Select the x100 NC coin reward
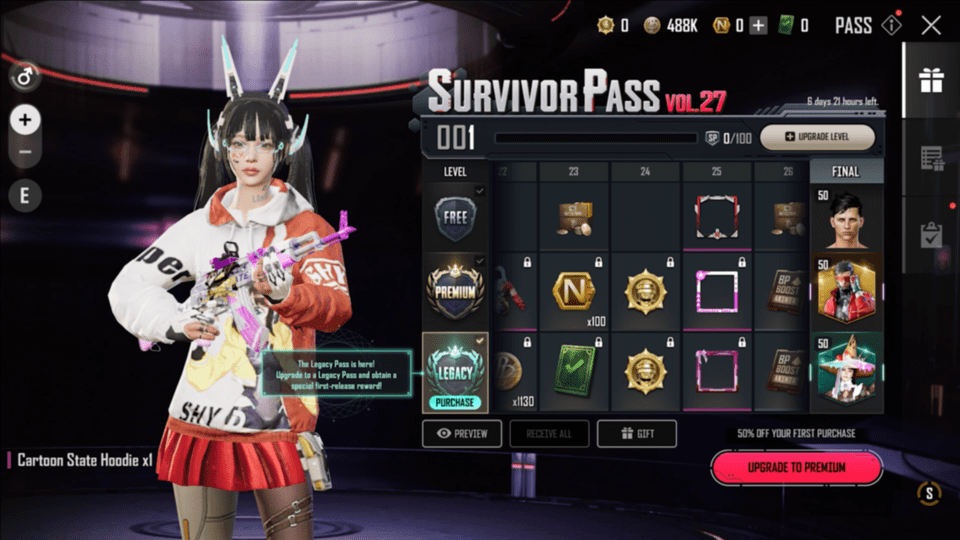This screenshot has height=540, width=960. 574,293
